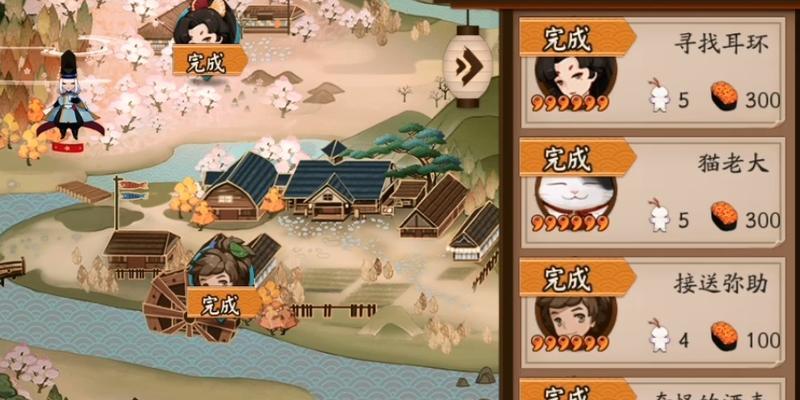Viewport: 800px width, 400px height.
Task: Collapse the quest panel with the lantern arrow
Action: [x=467, y=67]
